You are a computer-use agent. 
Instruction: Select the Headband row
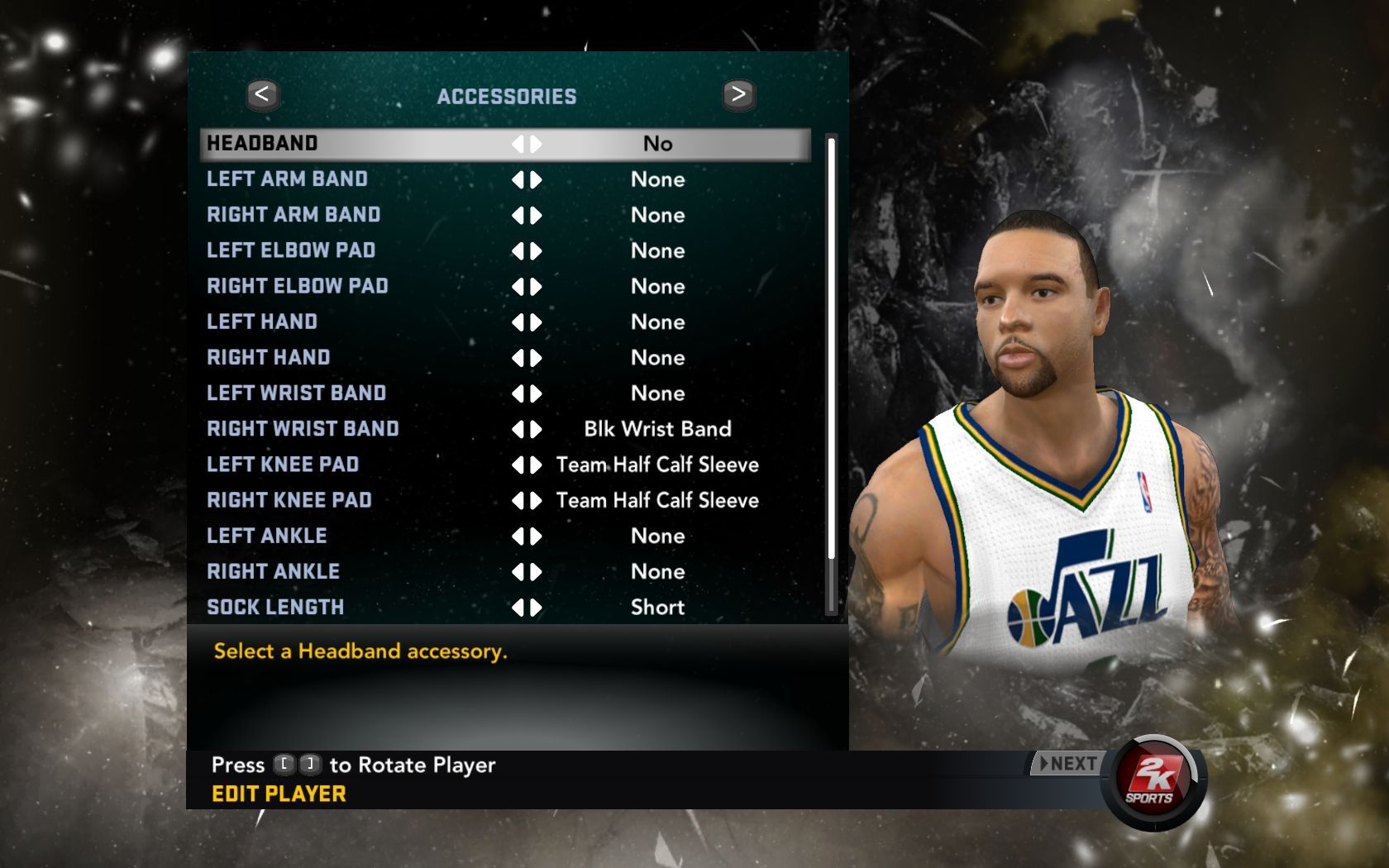coord(504,144)
